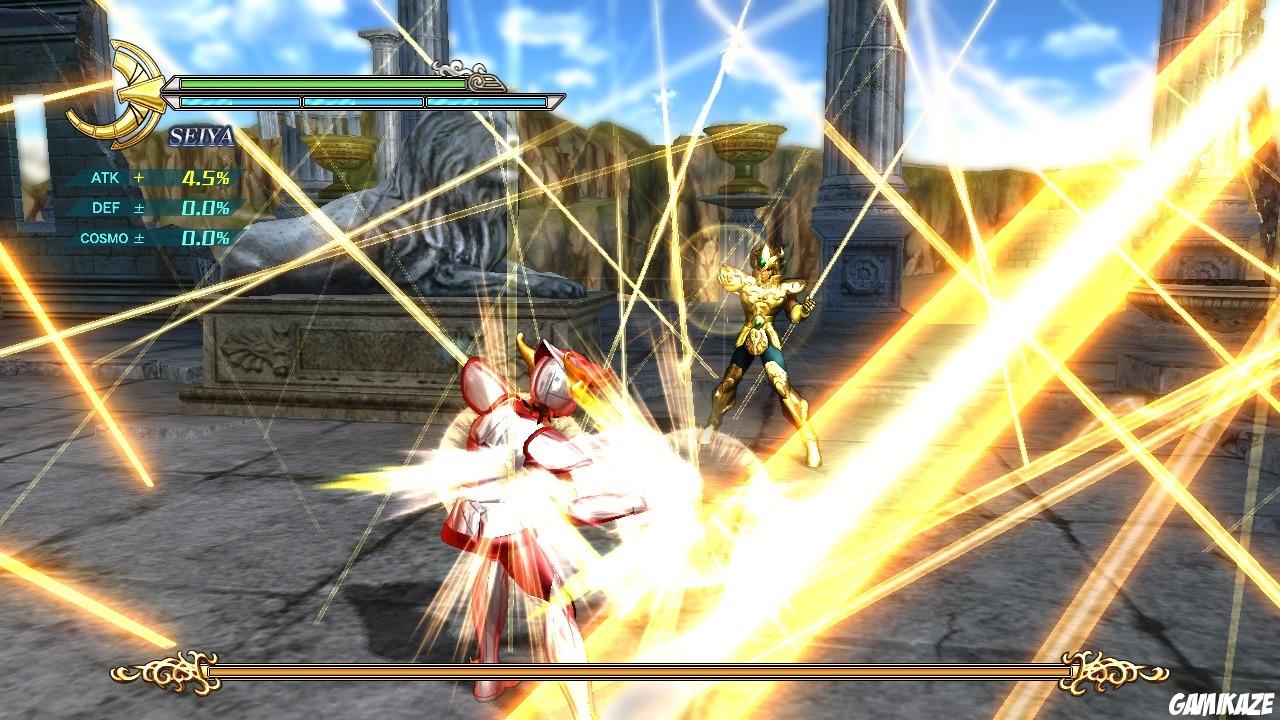Click the 0.0% COSMO value
This screenshot has width=1280, height=720.
point(204,238)
